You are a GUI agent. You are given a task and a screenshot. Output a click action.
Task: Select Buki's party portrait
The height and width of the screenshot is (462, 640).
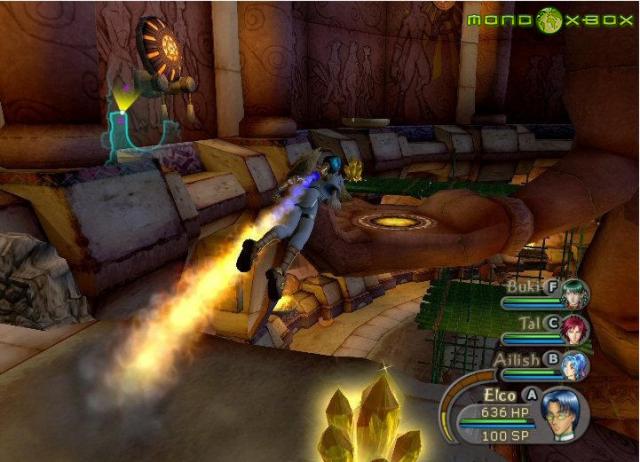coord(574,294)
